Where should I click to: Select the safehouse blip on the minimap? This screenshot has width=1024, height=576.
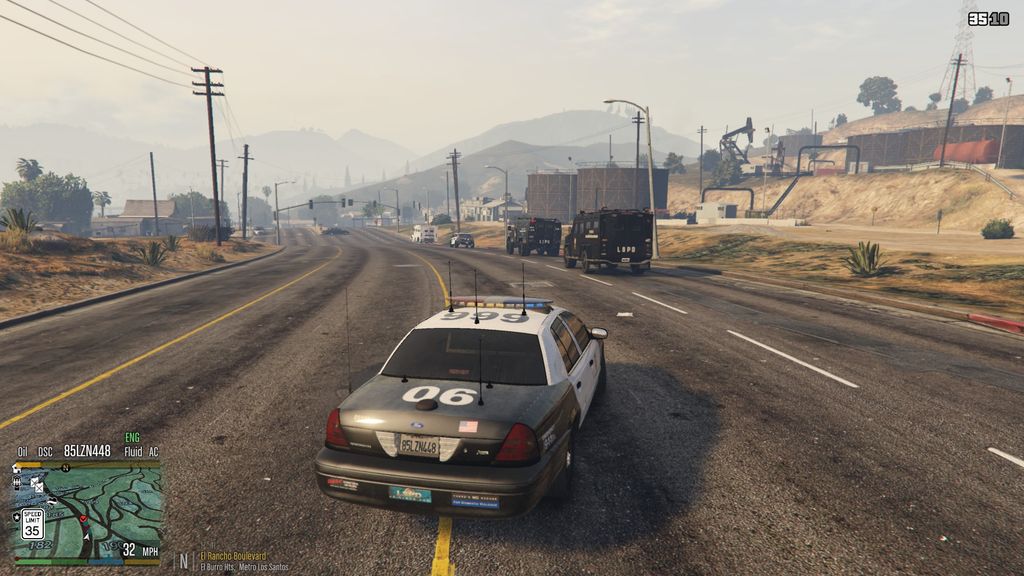[17, 470]
